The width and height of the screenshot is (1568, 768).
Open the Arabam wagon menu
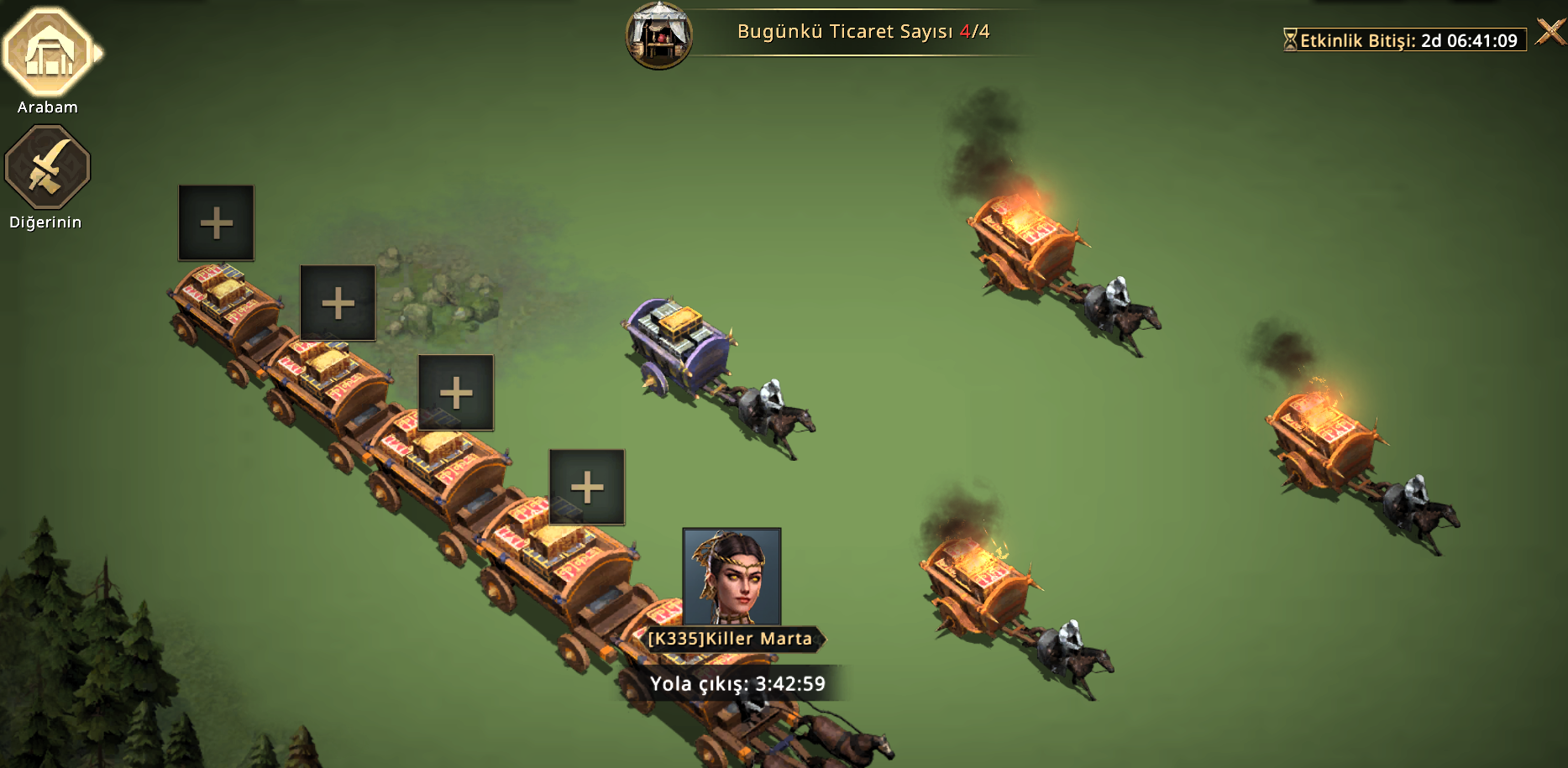coord(48,53)
